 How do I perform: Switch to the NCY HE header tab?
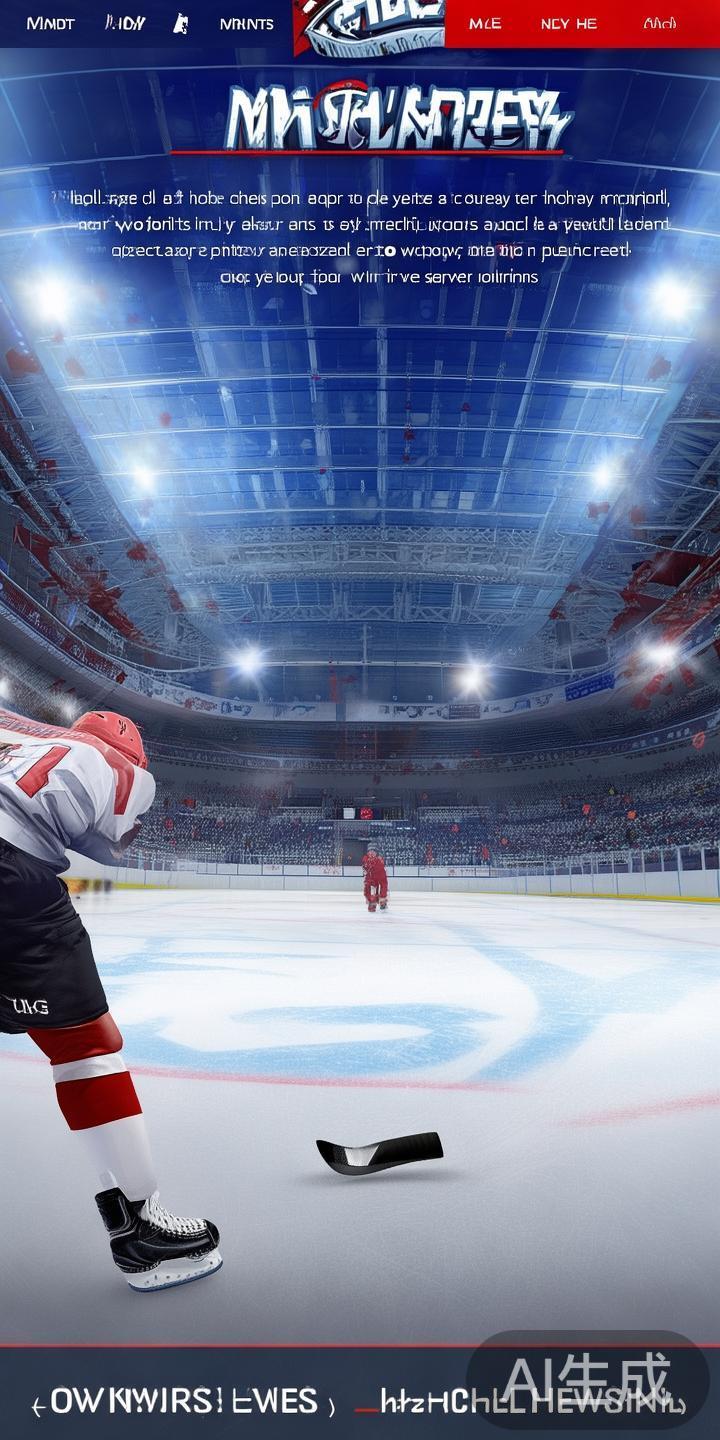click(x=568, y=23)
